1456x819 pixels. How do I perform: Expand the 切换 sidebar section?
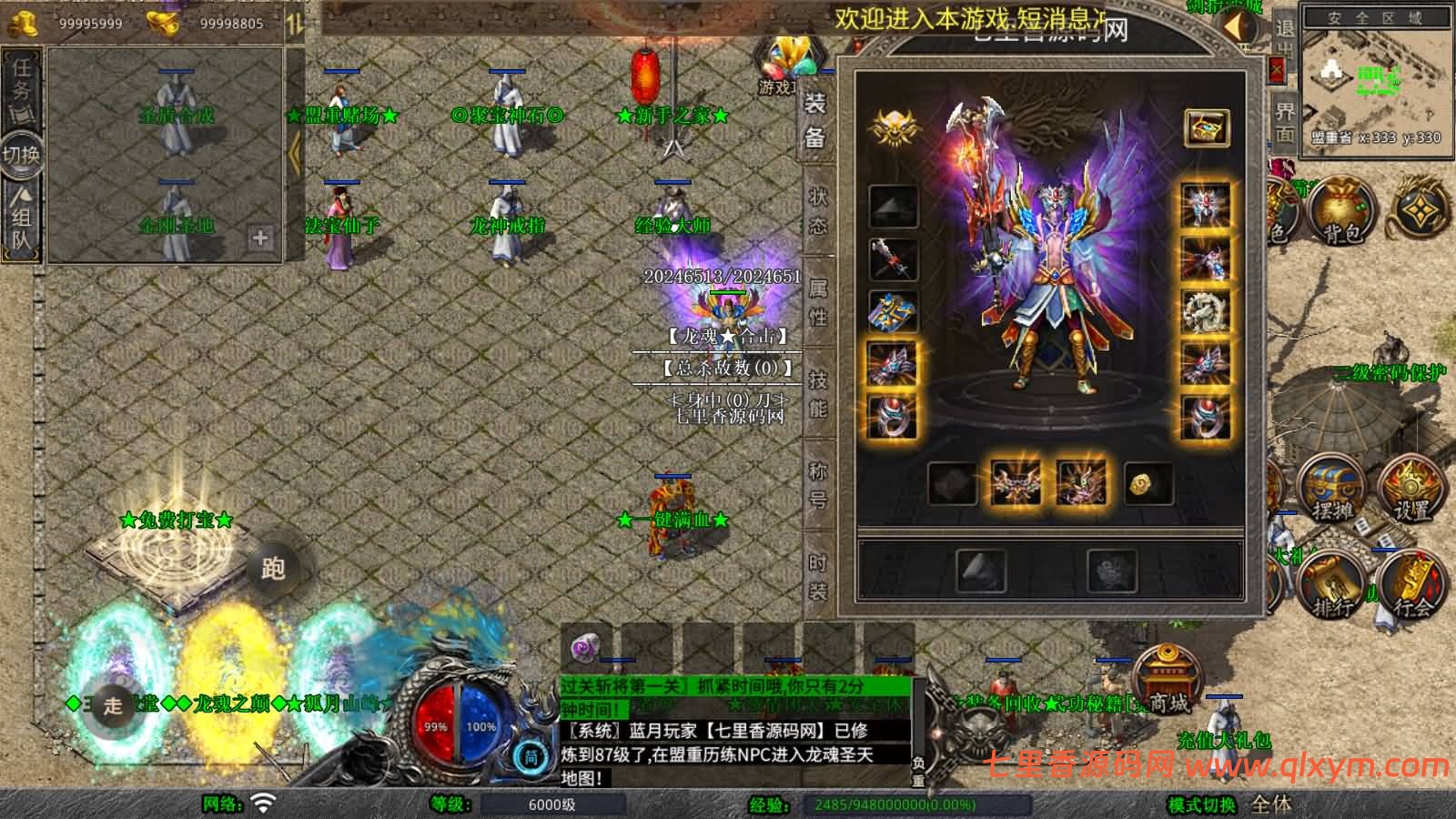(x=20, y=155)
